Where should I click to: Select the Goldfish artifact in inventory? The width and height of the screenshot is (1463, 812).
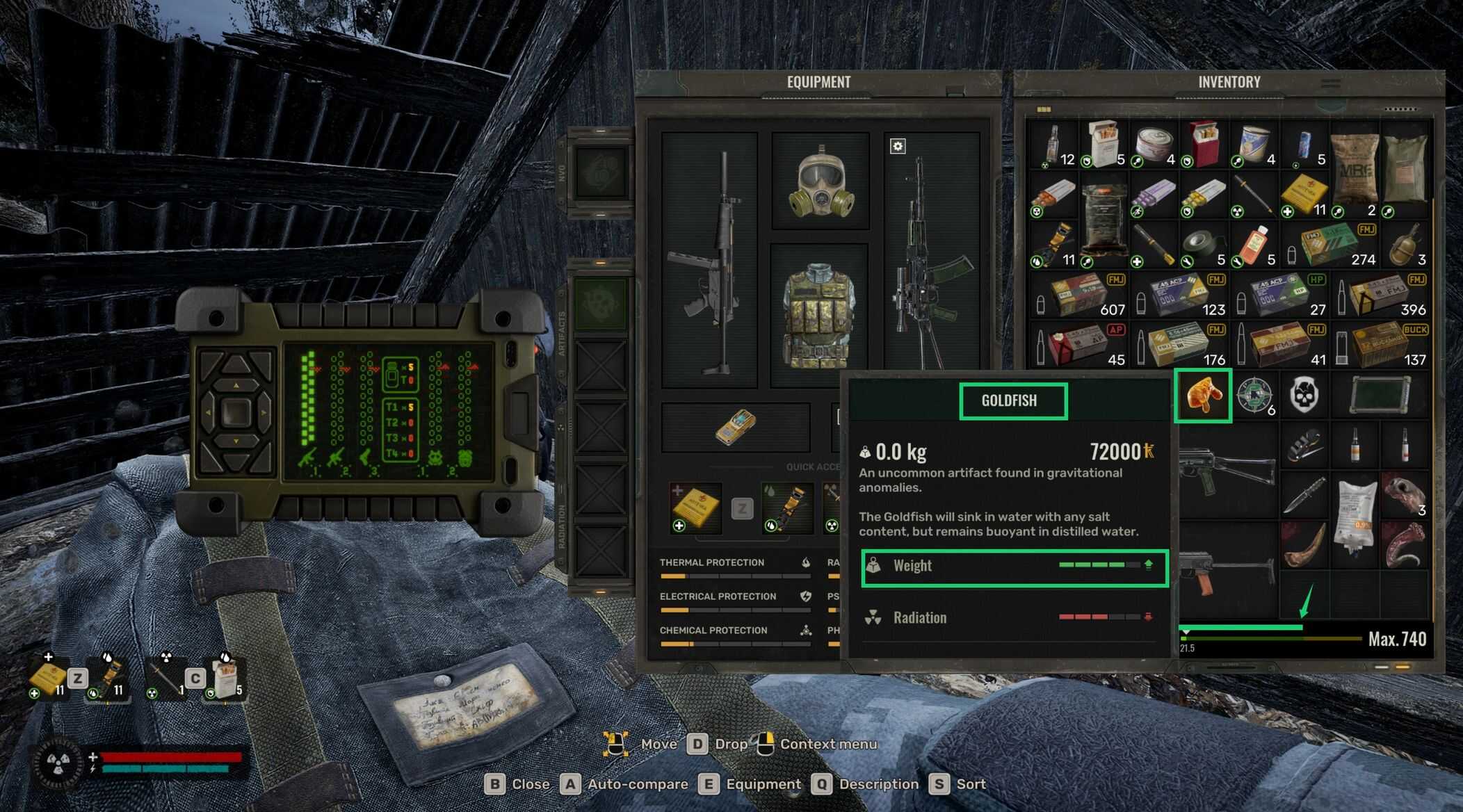1203,396
